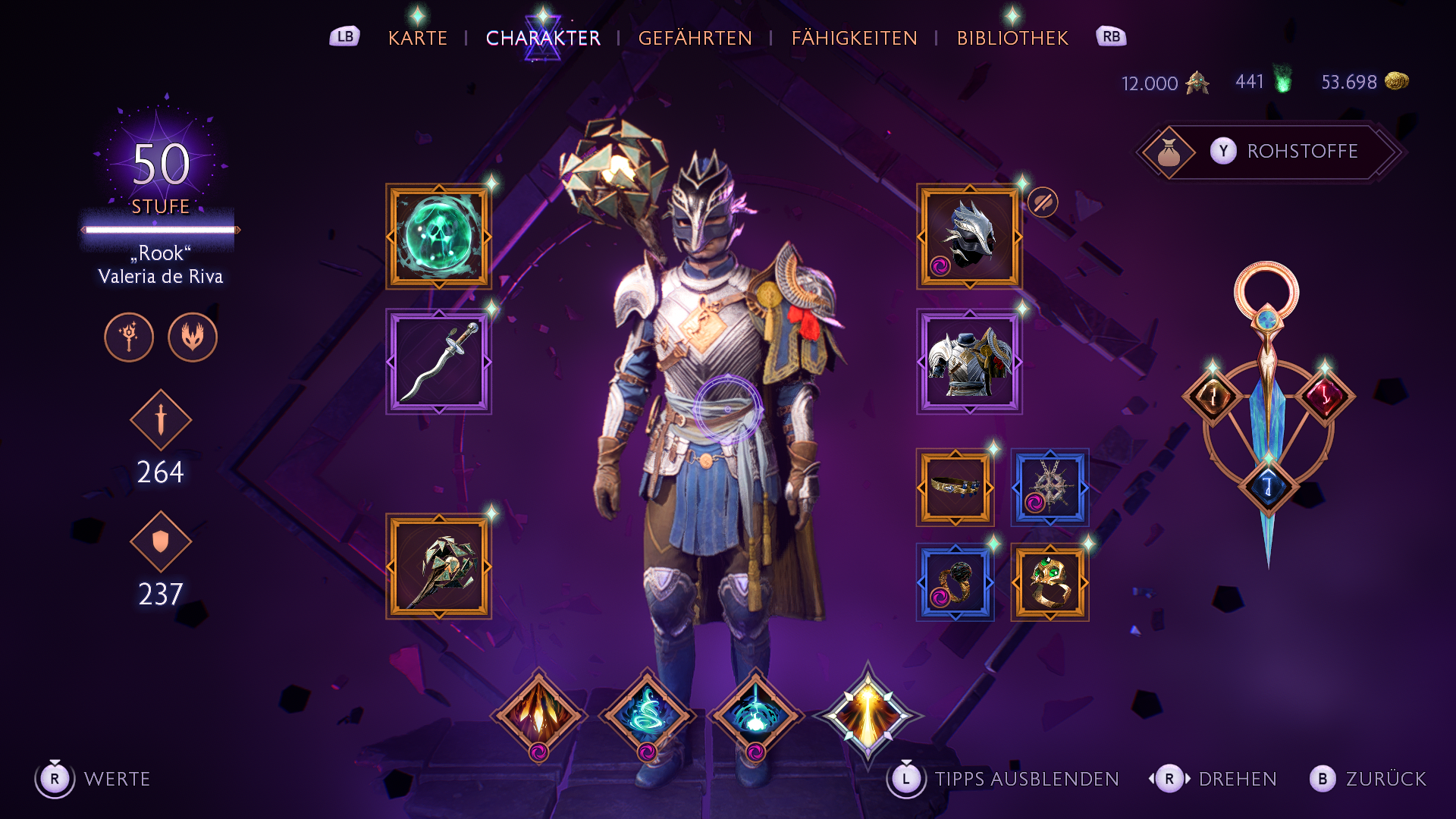Open the Bibliothek tab
Image resolution: width=1456 pixels, height=819 pixels.
click(x=1012, y=38)
